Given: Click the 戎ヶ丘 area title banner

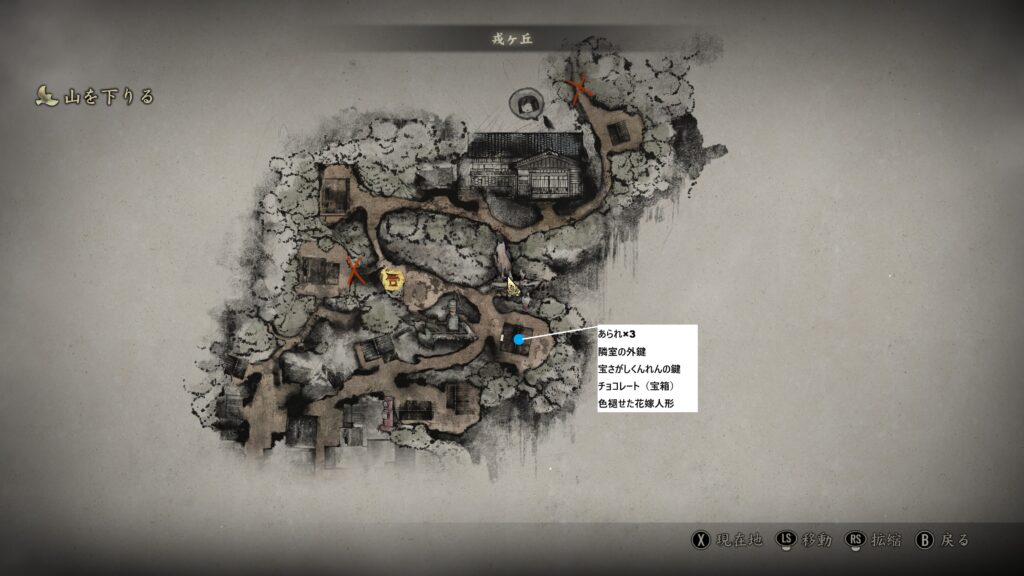Looking at the screenshot, I should pos(510,38).
